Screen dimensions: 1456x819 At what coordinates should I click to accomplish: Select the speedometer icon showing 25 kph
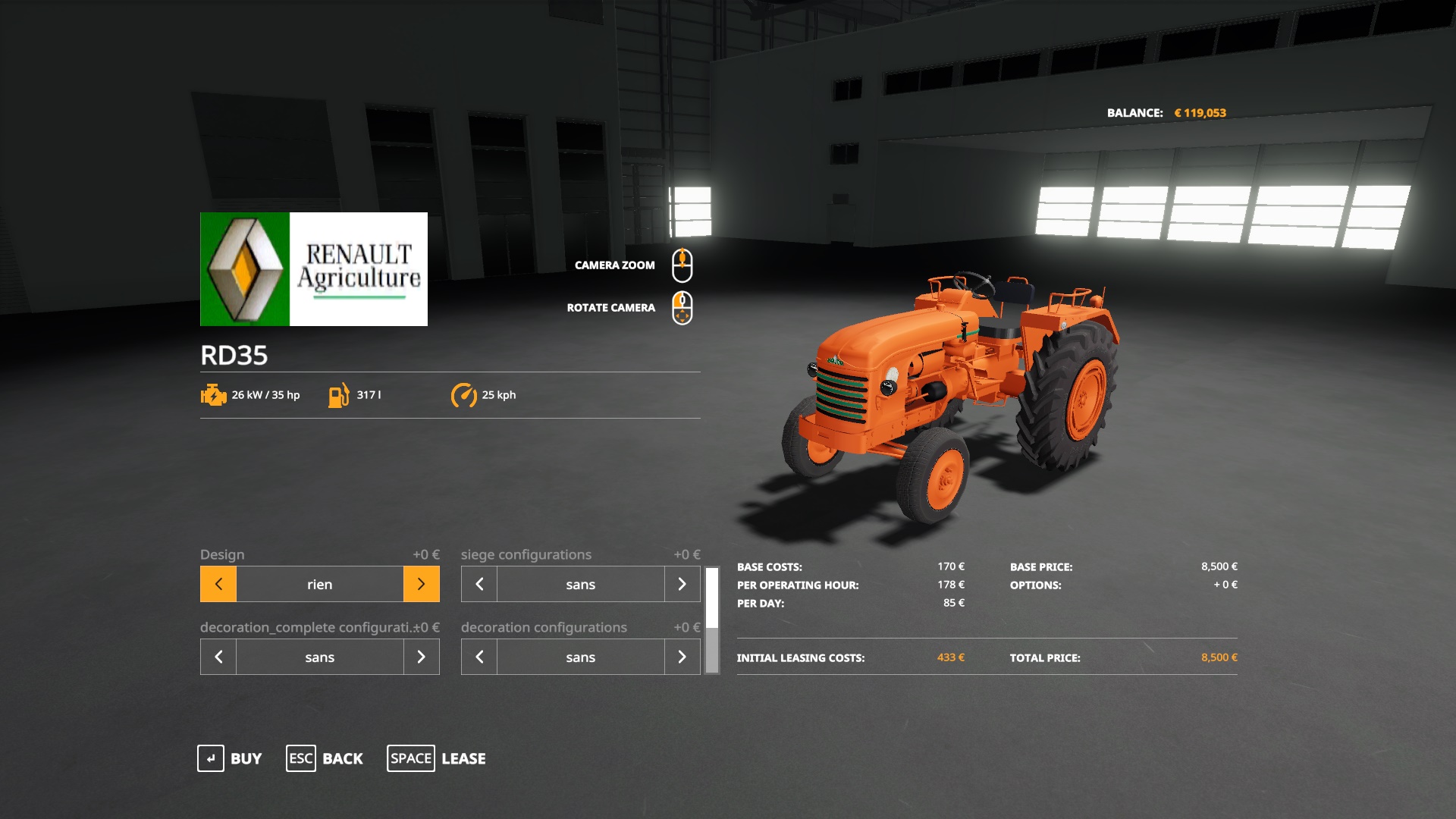tap(465, 394)
